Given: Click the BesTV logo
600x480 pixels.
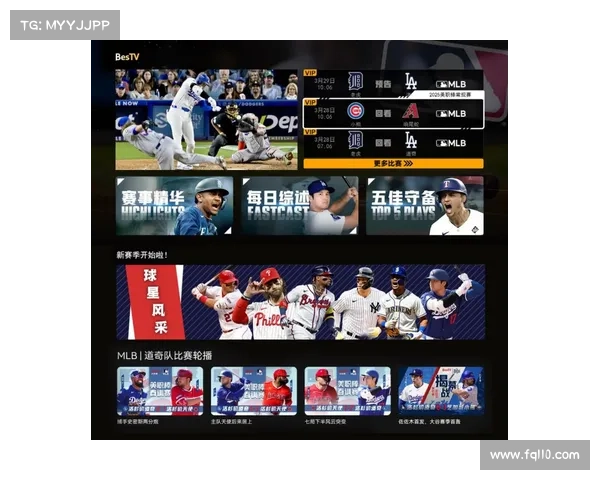Looking at the screenshot, I should pos(127,57).
